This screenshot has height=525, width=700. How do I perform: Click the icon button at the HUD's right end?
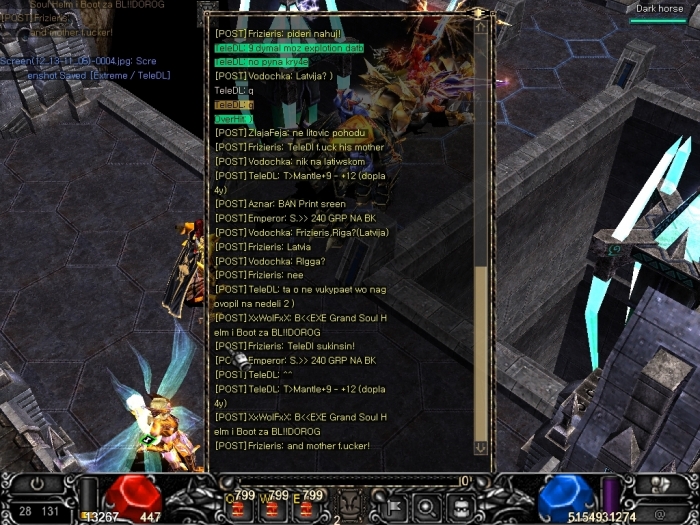(x=660, y=485)
